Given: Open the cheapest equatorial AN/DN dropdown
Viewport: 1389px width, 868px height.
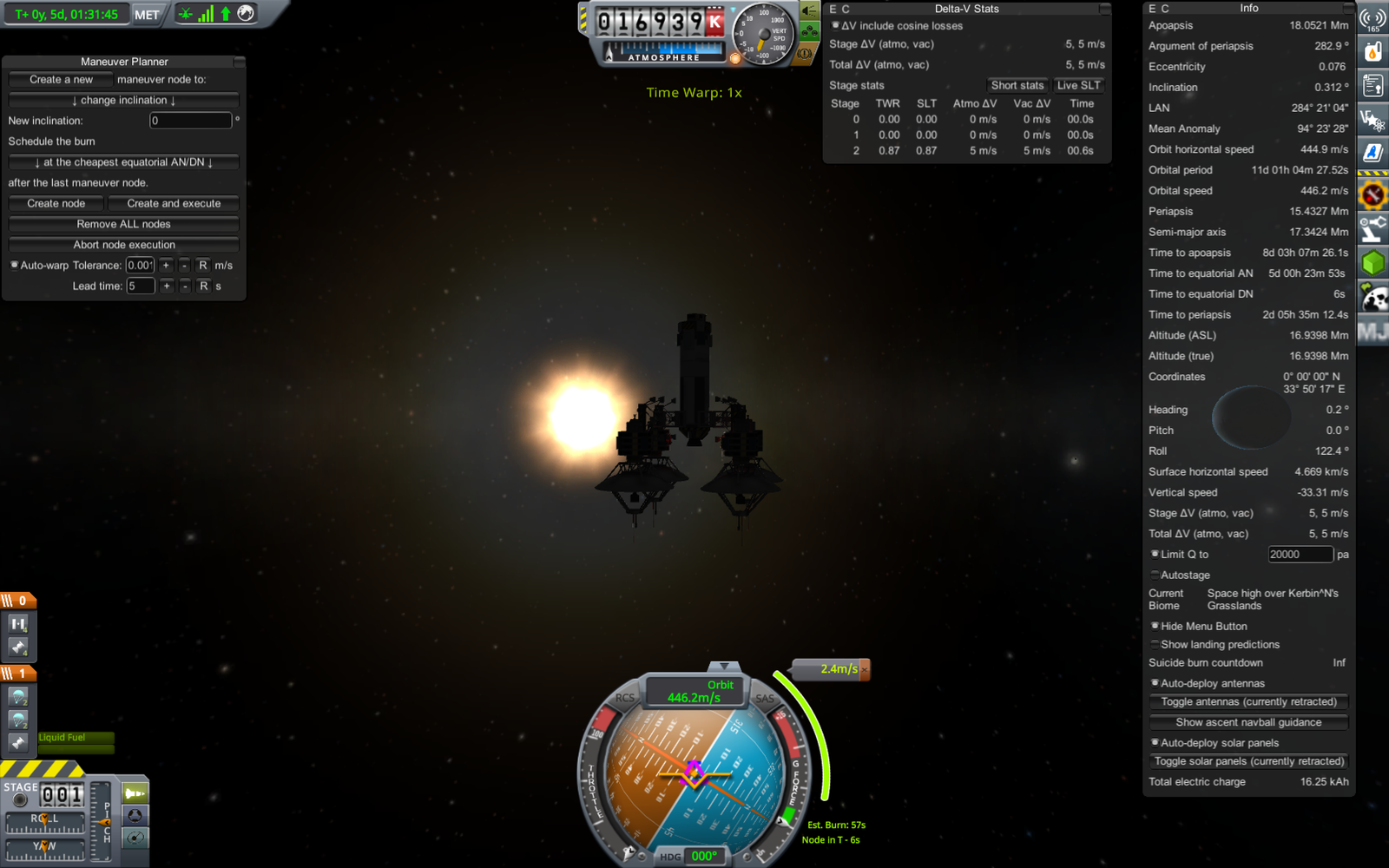Looking at the screenshot, I should (x=123, y=162).
